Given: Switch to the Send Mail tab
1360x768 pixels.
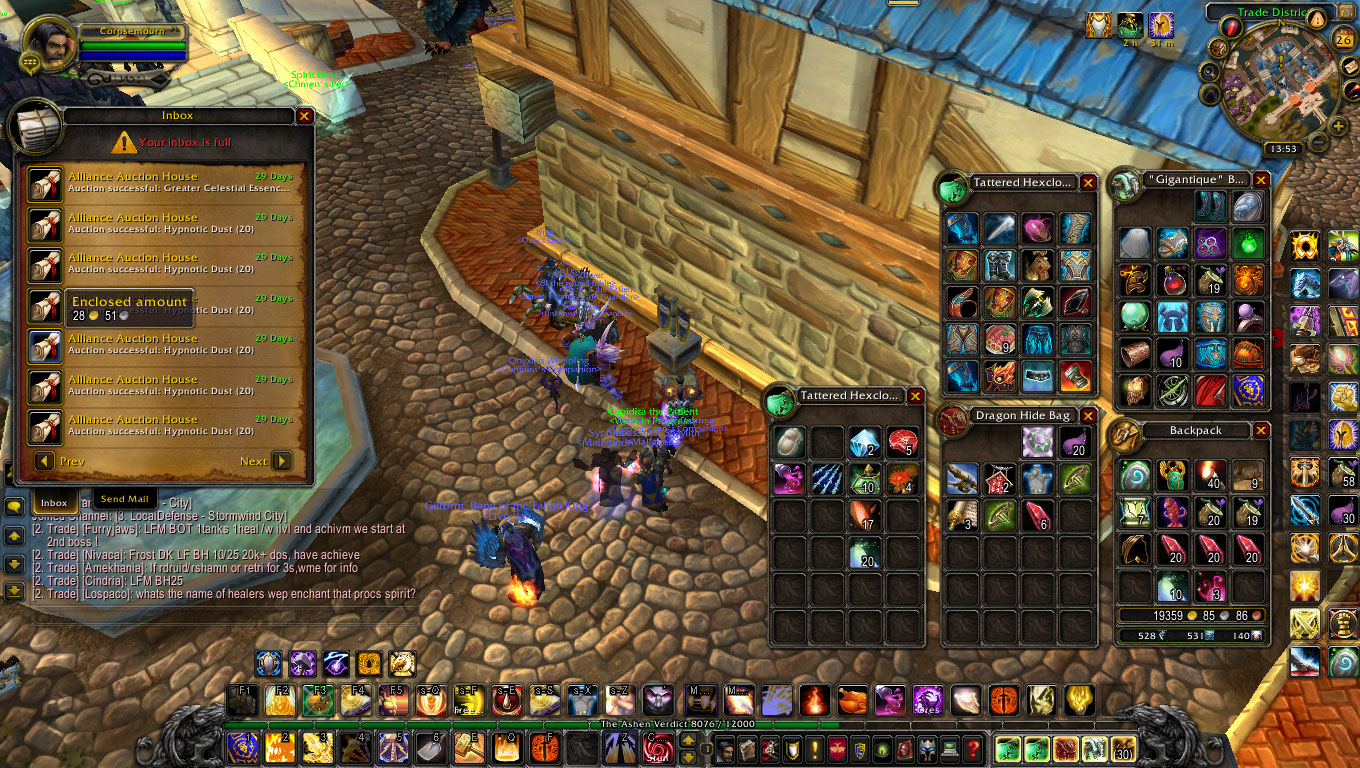Looking at the screenshot, I should pos(125,499).
